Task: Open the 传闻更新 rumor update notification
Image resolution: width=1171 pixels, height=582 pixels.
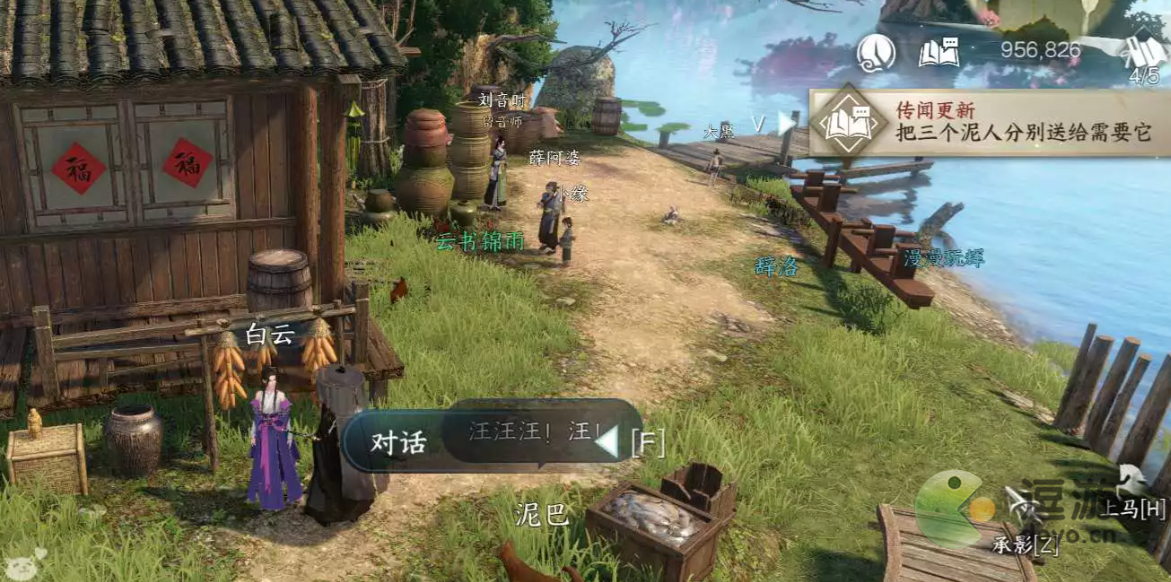Action: point(990,122)
